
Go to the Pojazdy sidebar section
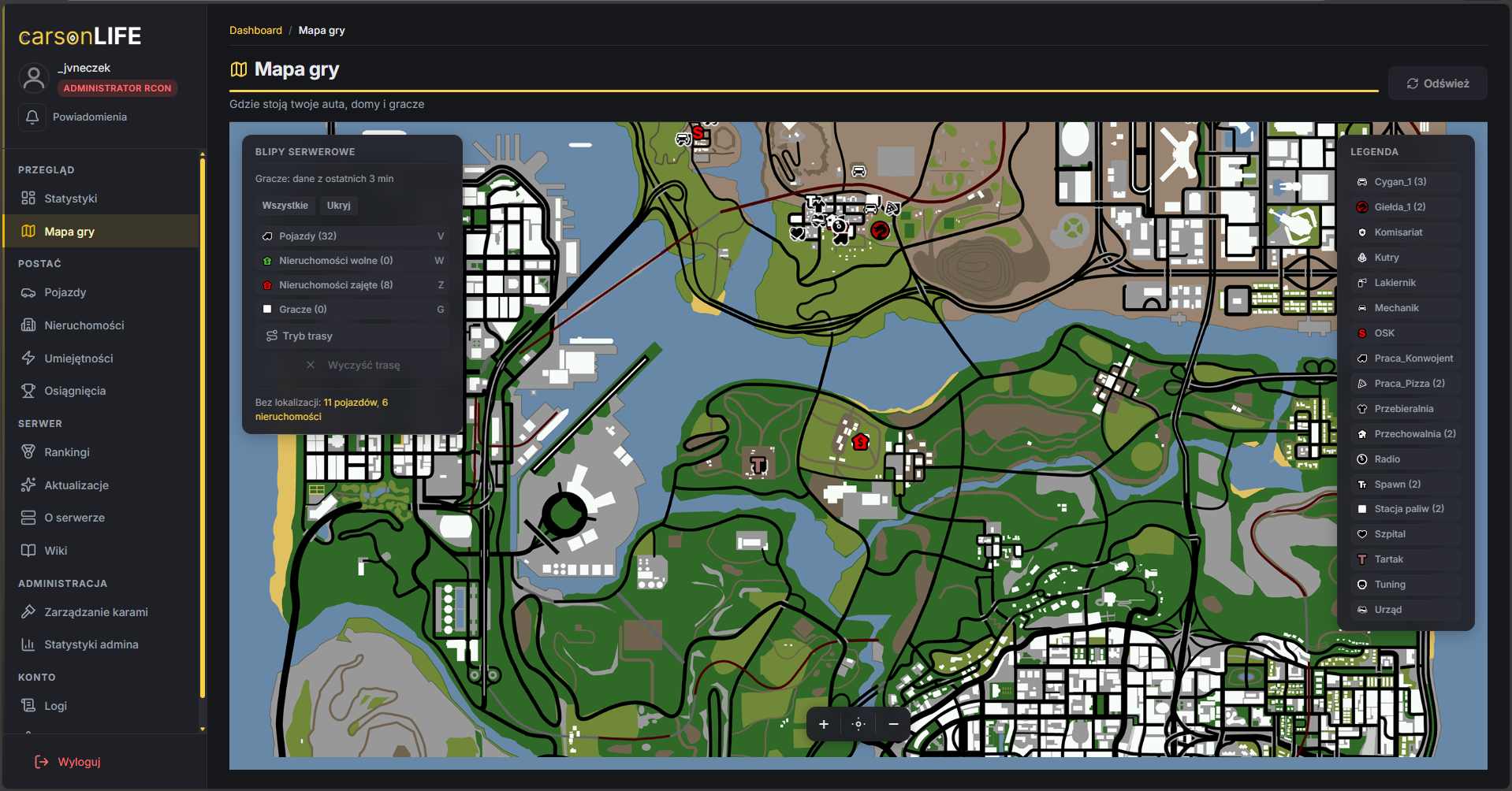click(x=65, y=292)
